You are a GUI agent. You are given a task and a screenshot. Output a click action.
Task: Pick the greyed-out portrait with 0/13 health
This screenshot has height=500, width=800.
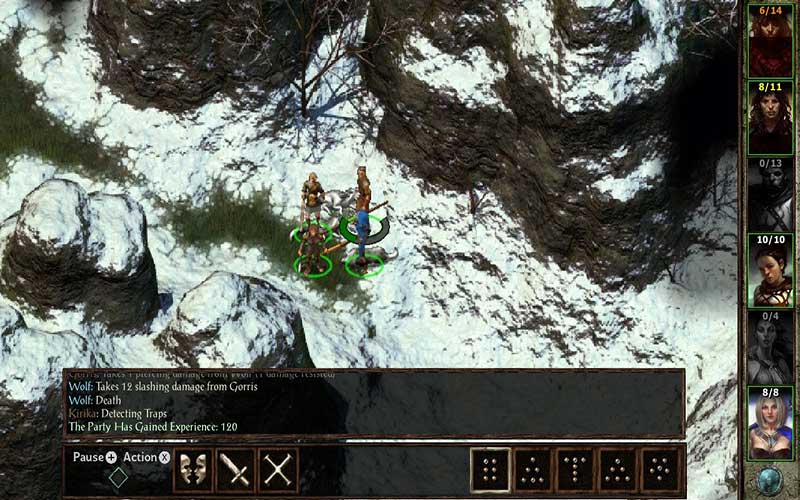[x=770, y=194]
